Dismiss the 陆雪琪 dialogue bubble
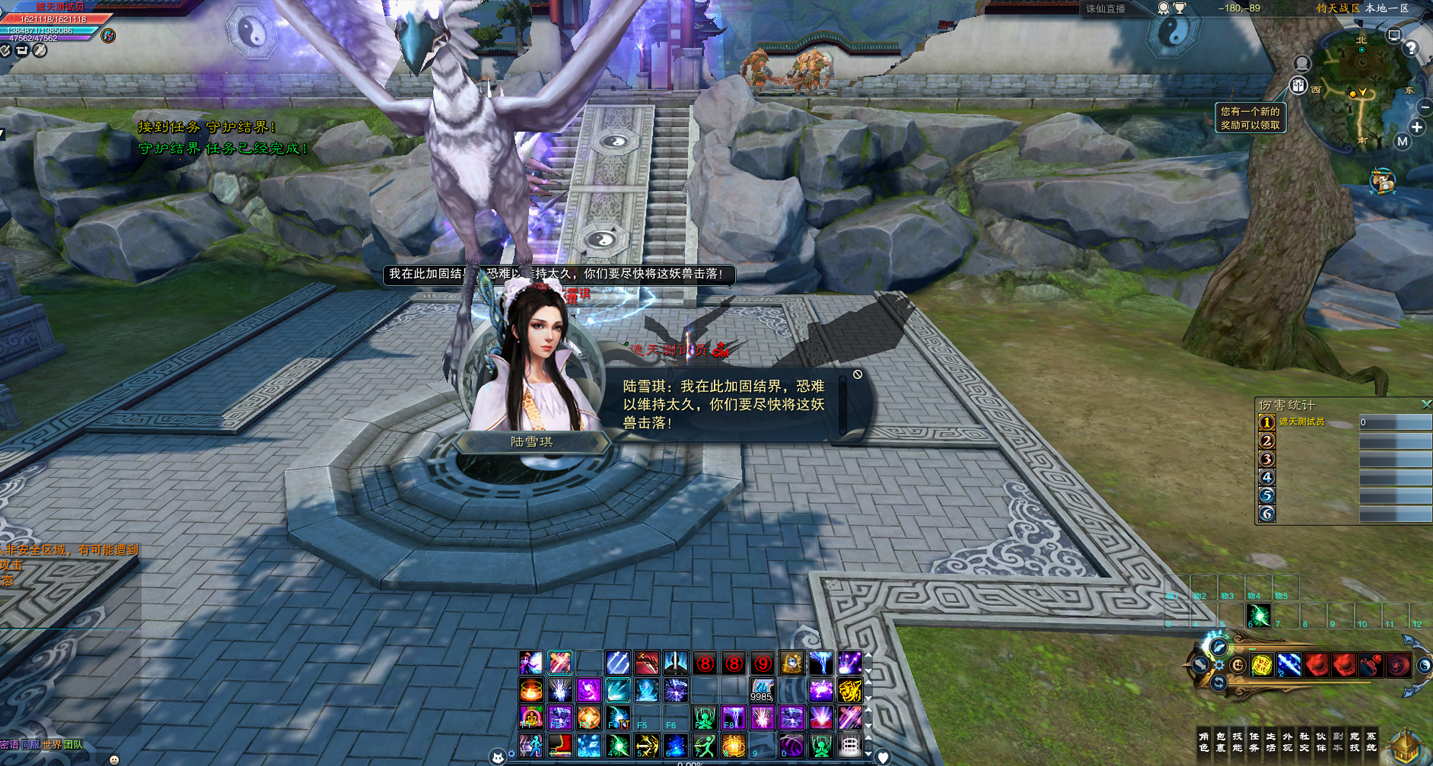 pos(857,375)
